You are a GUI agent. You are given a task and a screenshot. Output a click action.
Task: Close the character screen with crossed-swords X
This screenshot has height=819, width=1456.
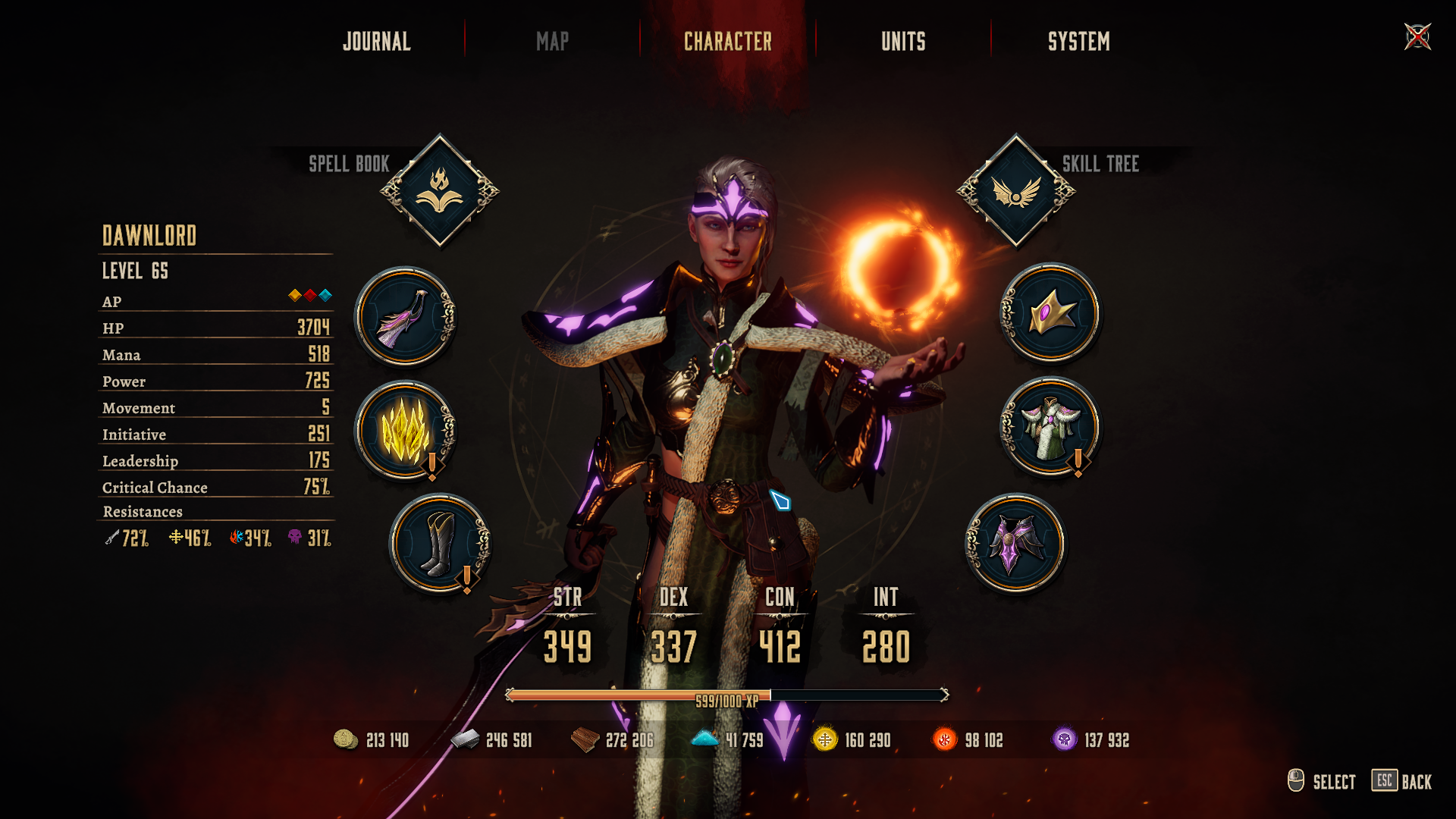pyautogui.click(x=1417, y=36)
